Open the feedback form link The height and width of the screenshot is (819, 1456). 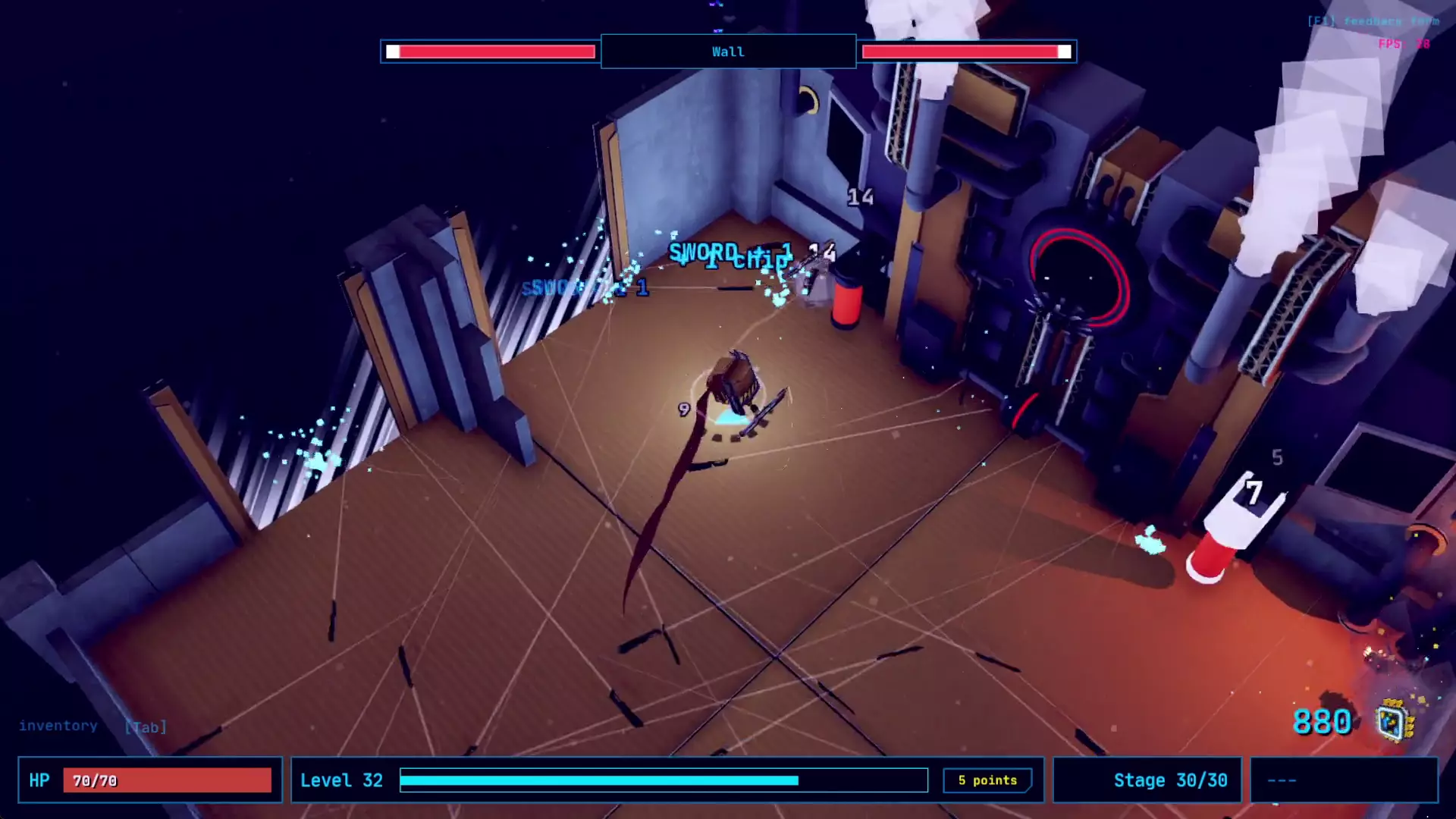click(x=1373, y=21)
